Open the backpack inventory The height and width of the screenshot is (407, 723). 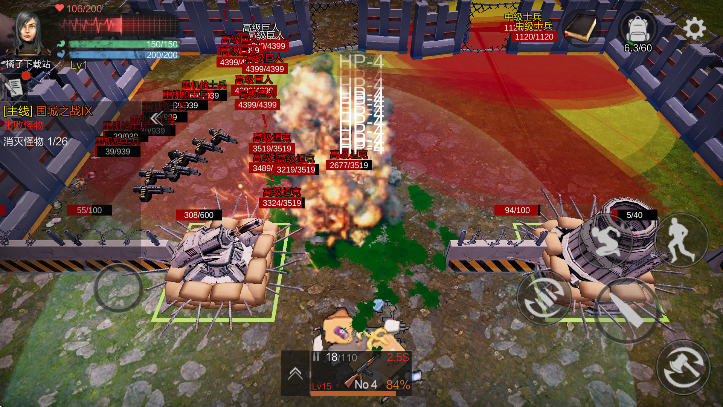click(636, 29)
